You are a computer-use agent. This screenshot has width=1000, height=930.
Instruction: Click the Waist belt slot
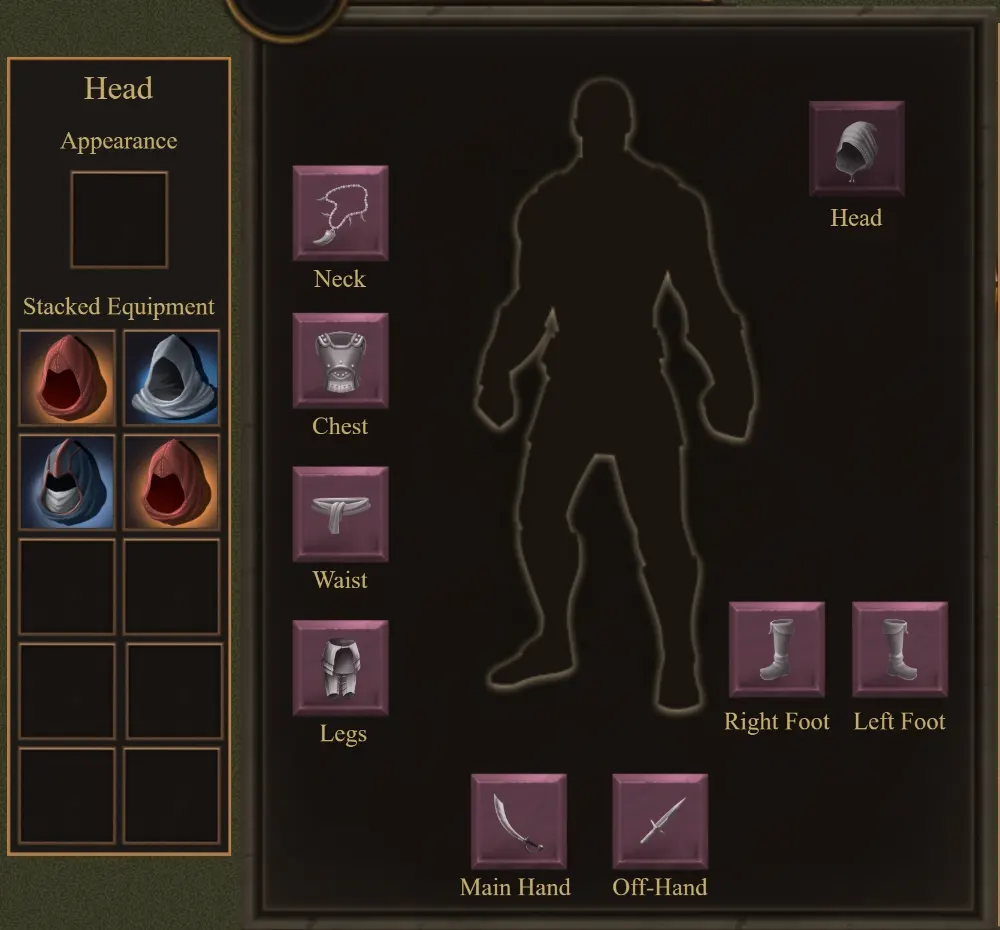click(x=340, y=514)
